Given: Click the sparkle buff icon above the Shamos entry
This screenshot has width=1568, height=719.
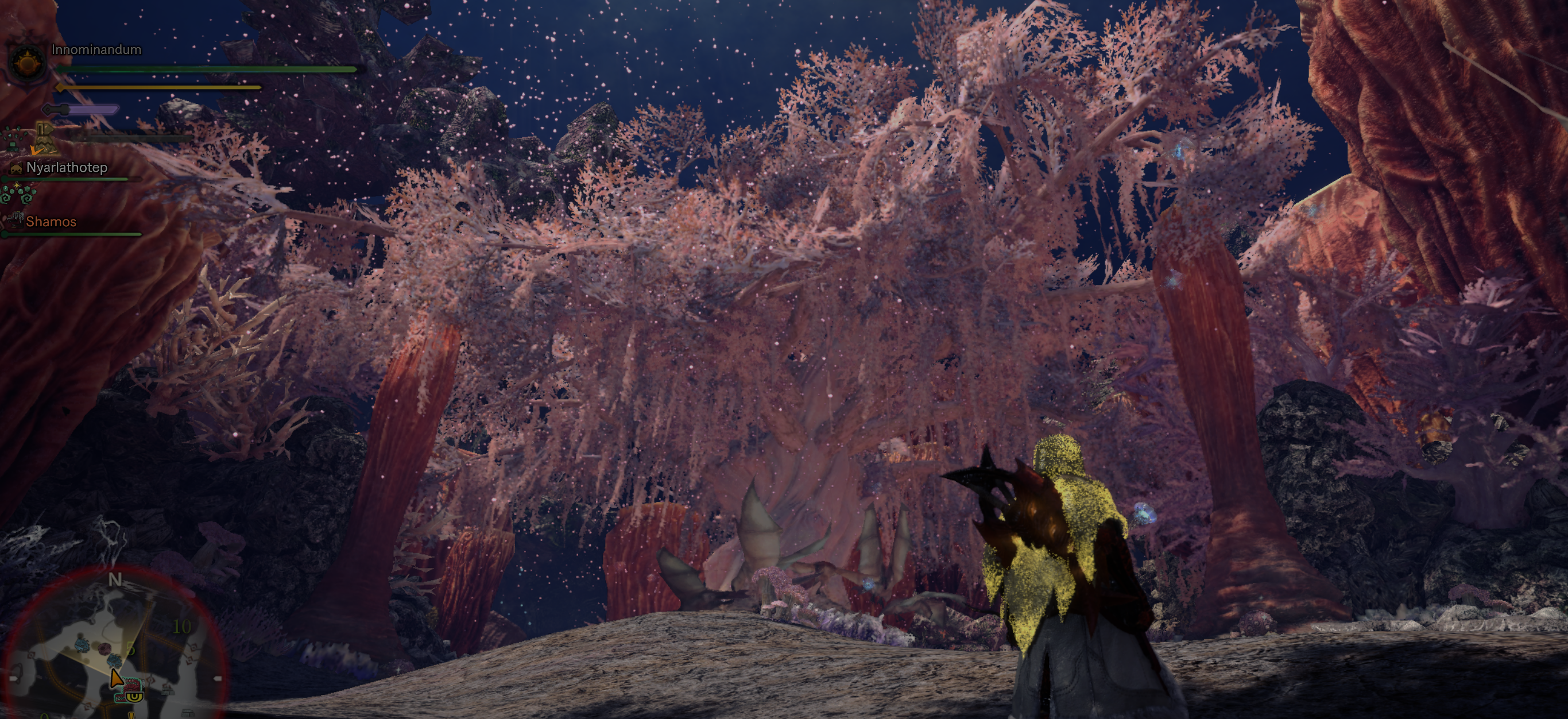Looking at the screenshot, I should (x=17, y=185).
